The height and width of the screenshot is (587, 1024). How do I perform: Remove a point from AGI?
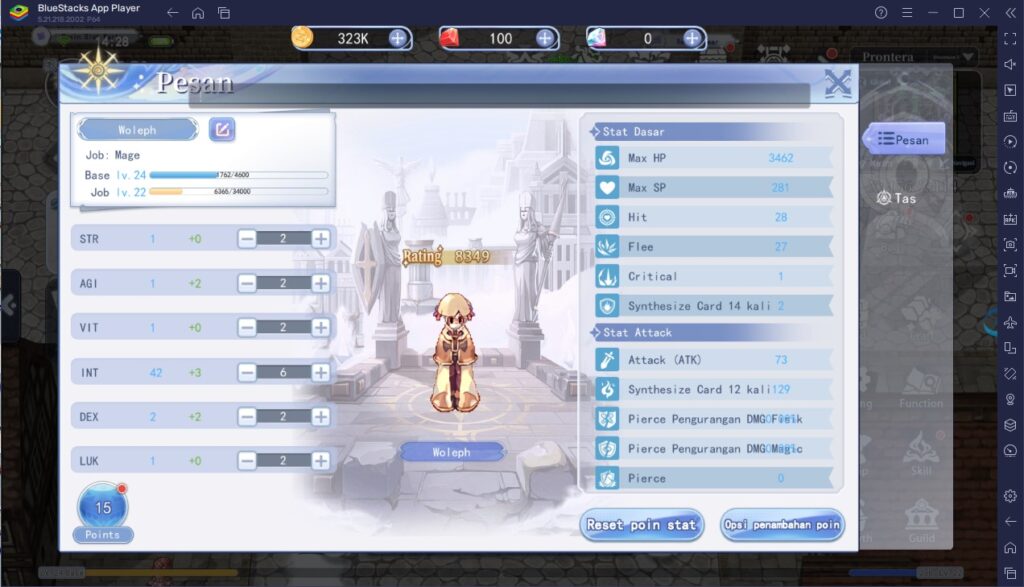(x=246, y=283)
